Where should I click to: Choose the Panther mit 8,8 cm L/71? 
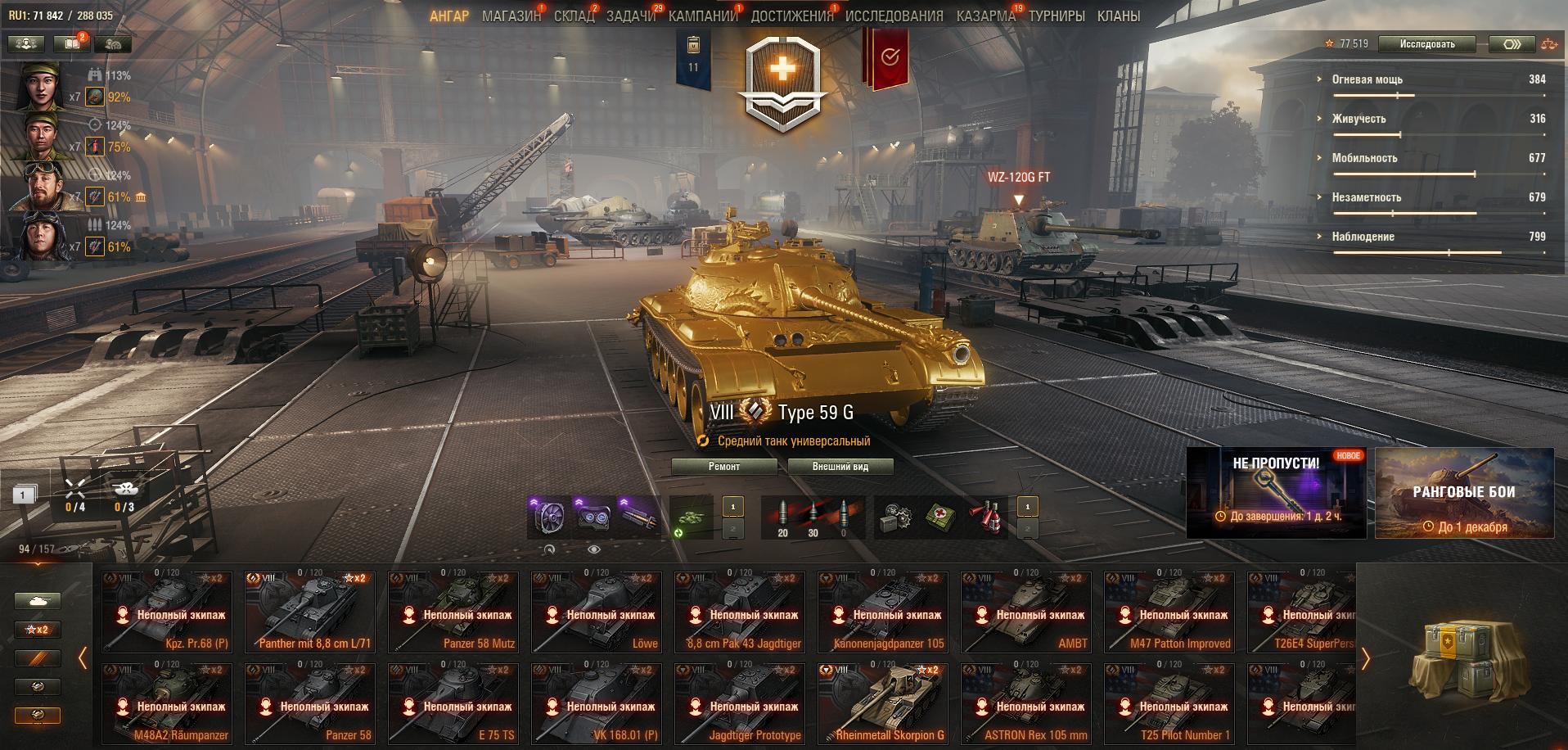click(x=309, y=611)
